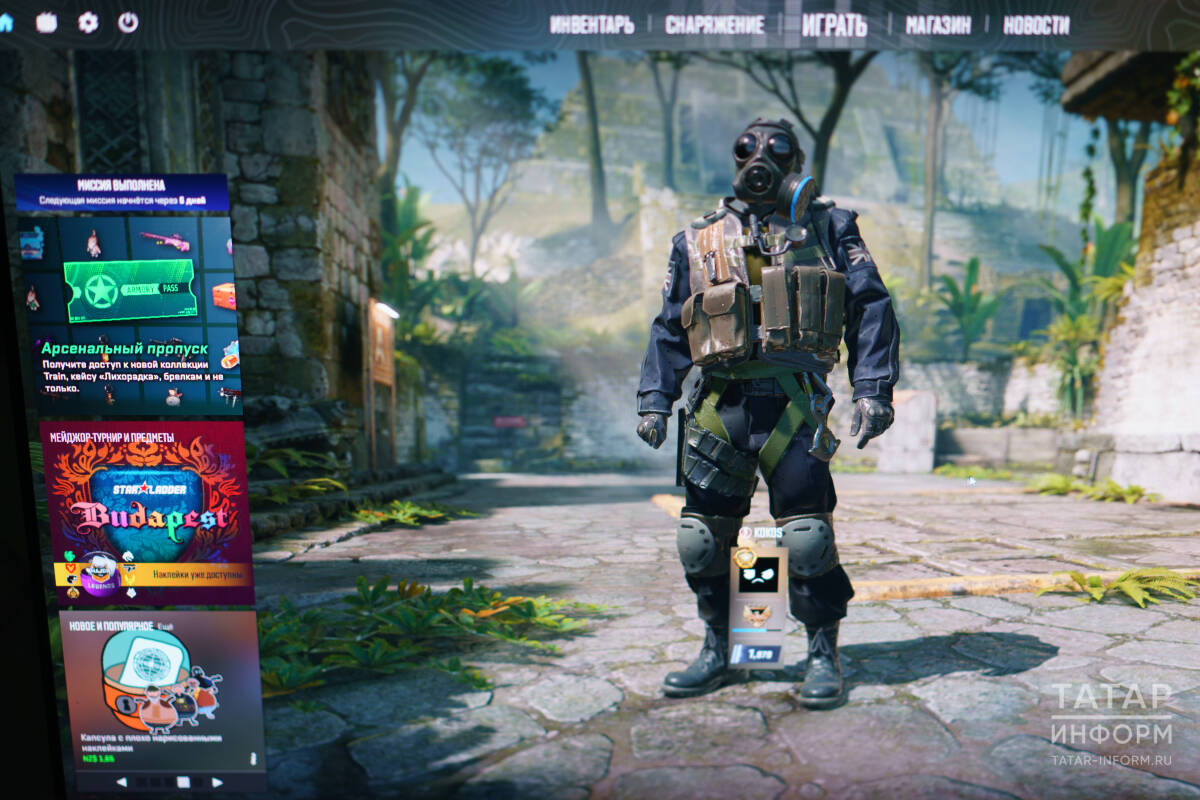This screenshot has width=1200, height=800.
Task: View the StarLadder Budapest major banner
Action: (x=145, y=500)
